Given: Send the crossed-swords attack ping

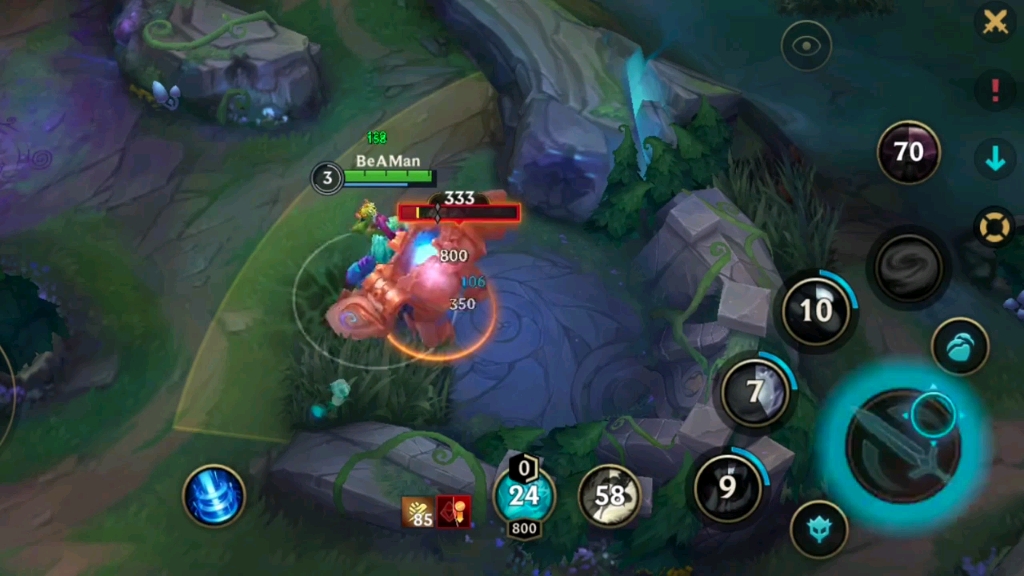Looking at the screenshot, I should pos(995,22).
